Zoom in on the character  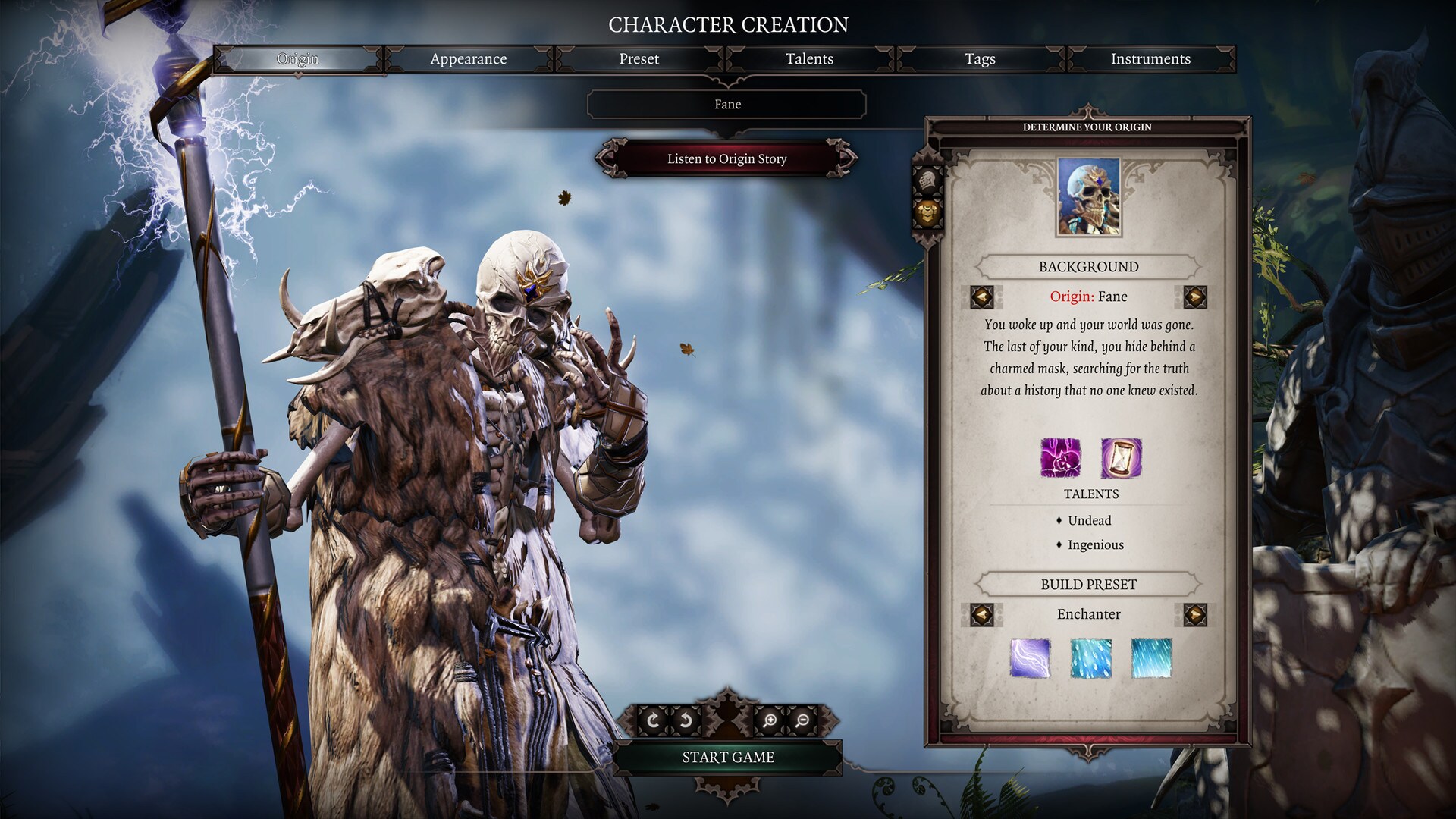(769, 720)
